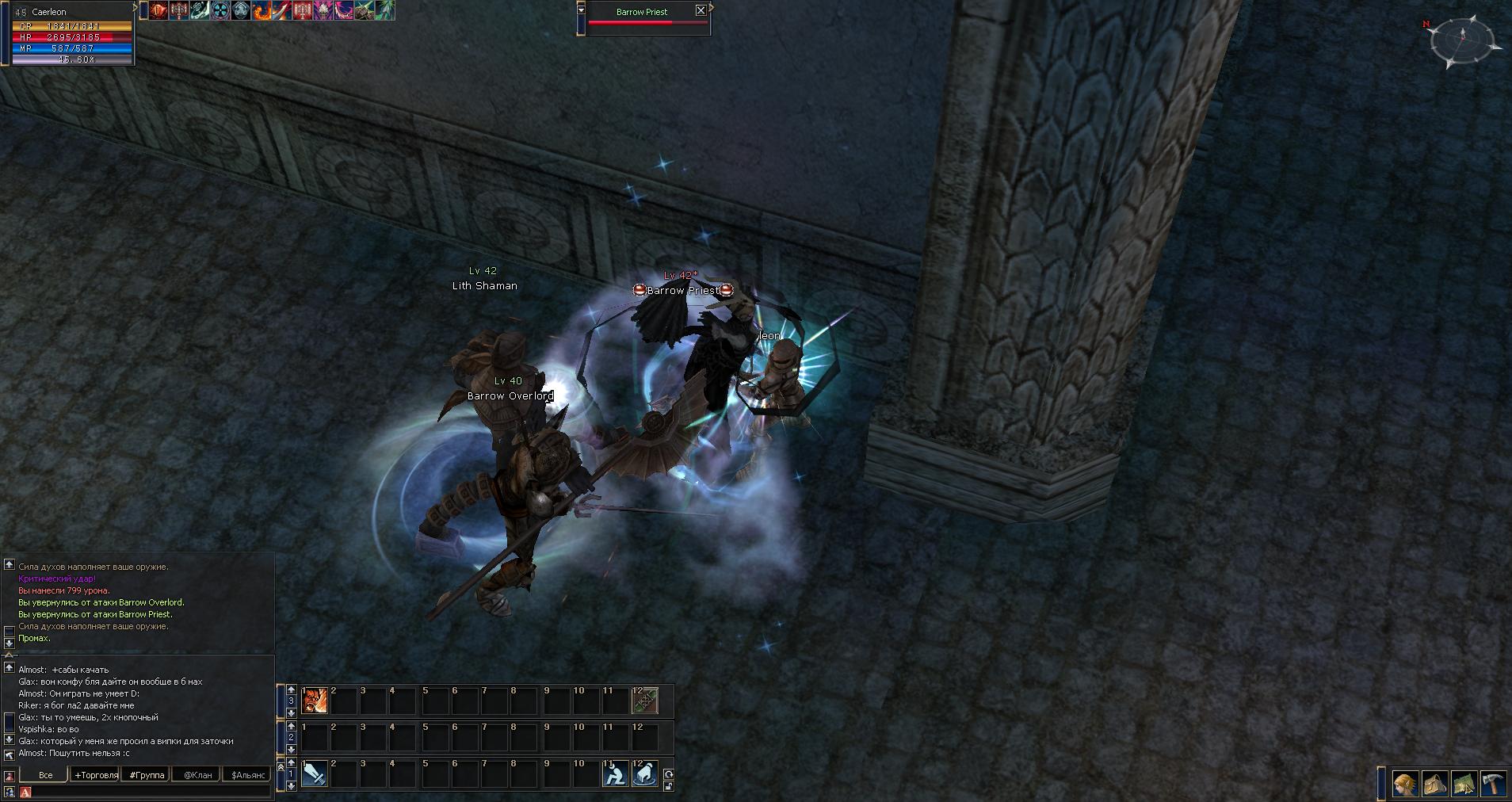Viewport: 1512px width, 802px height.
Task: Open the #Группа chat tab
Action: coord(147,775)
